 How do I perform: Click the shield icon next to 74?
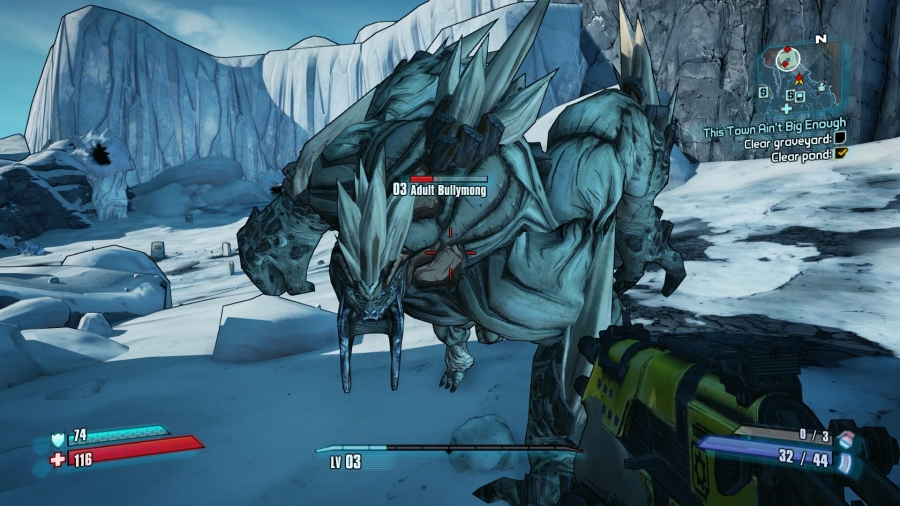(56, 437)
